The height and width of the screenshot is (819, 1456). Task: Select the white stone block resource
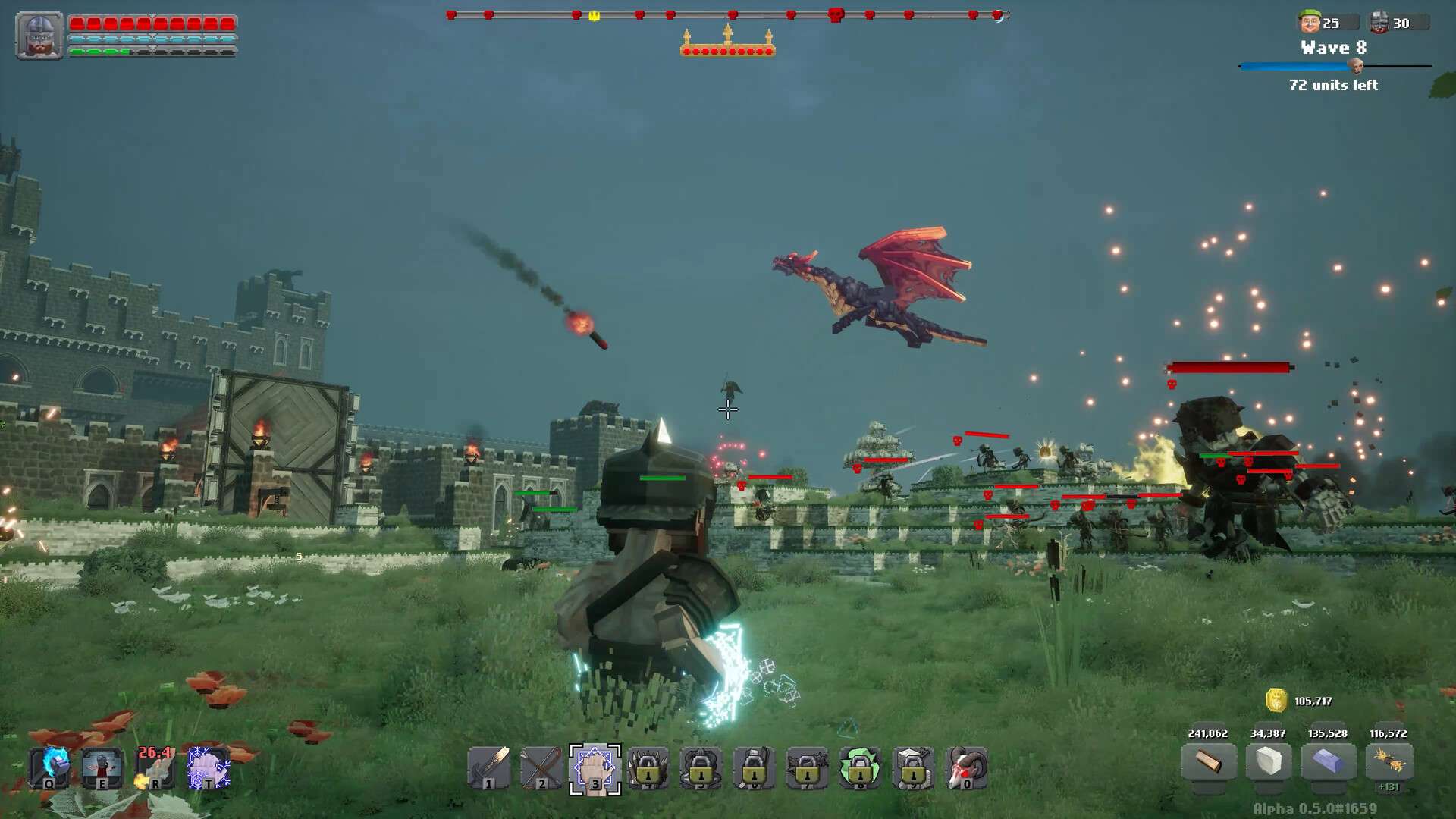(x=1268, y=761)
